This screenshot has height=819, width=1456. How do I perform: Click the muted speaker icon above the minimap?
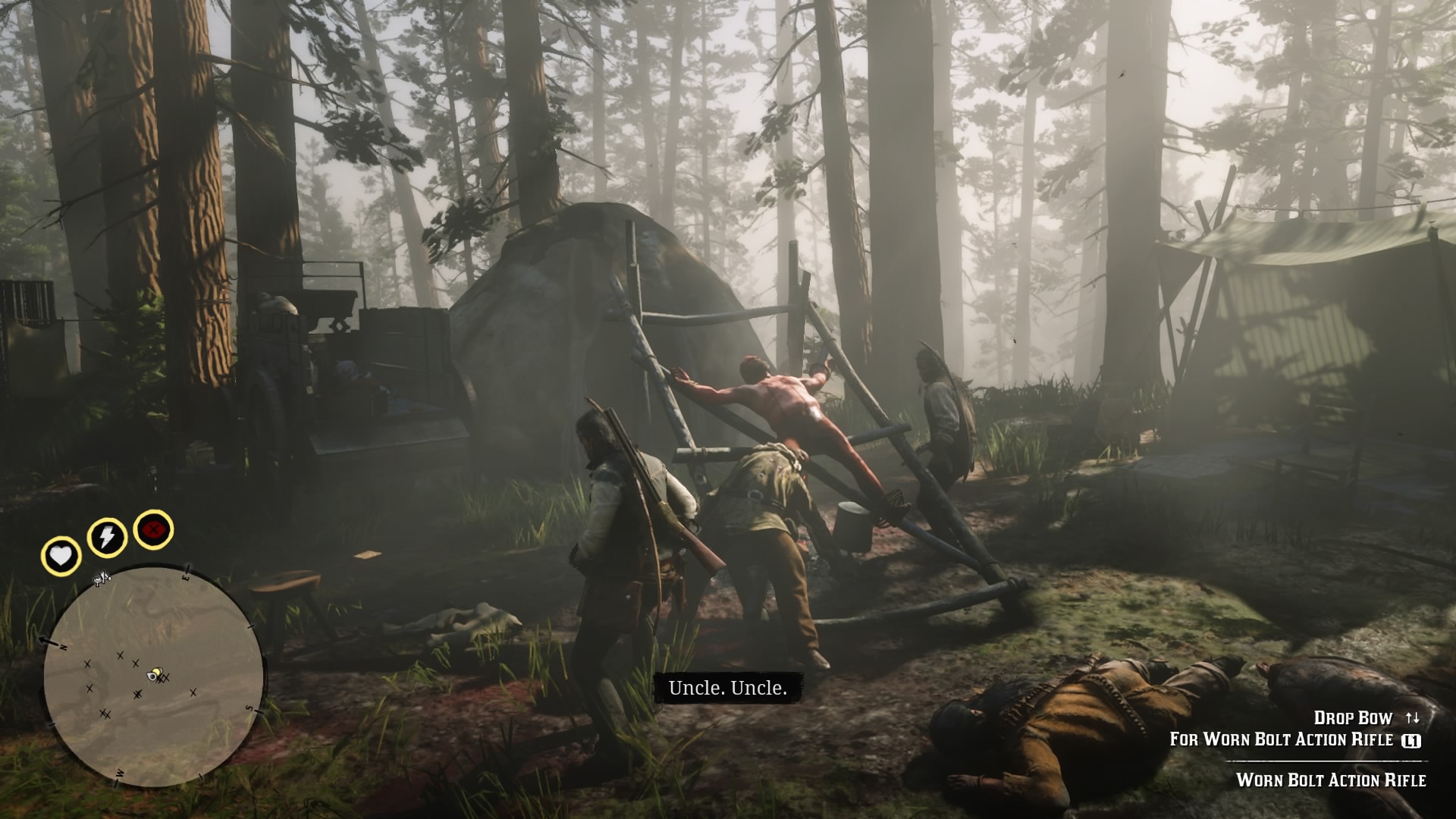102,577
